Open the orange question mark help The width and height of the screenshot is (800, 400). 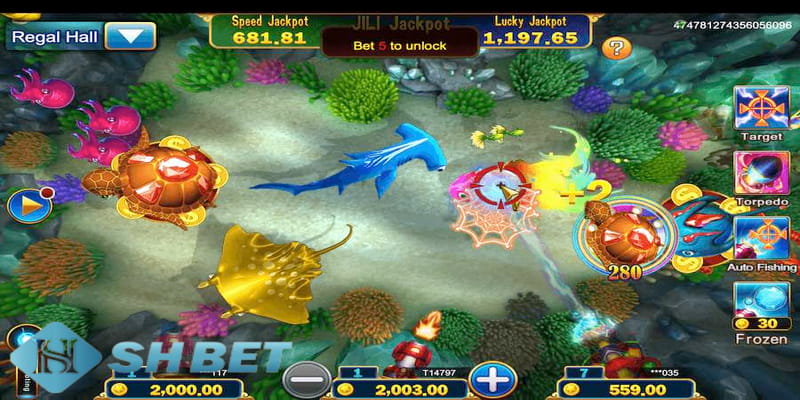(617, 47)
